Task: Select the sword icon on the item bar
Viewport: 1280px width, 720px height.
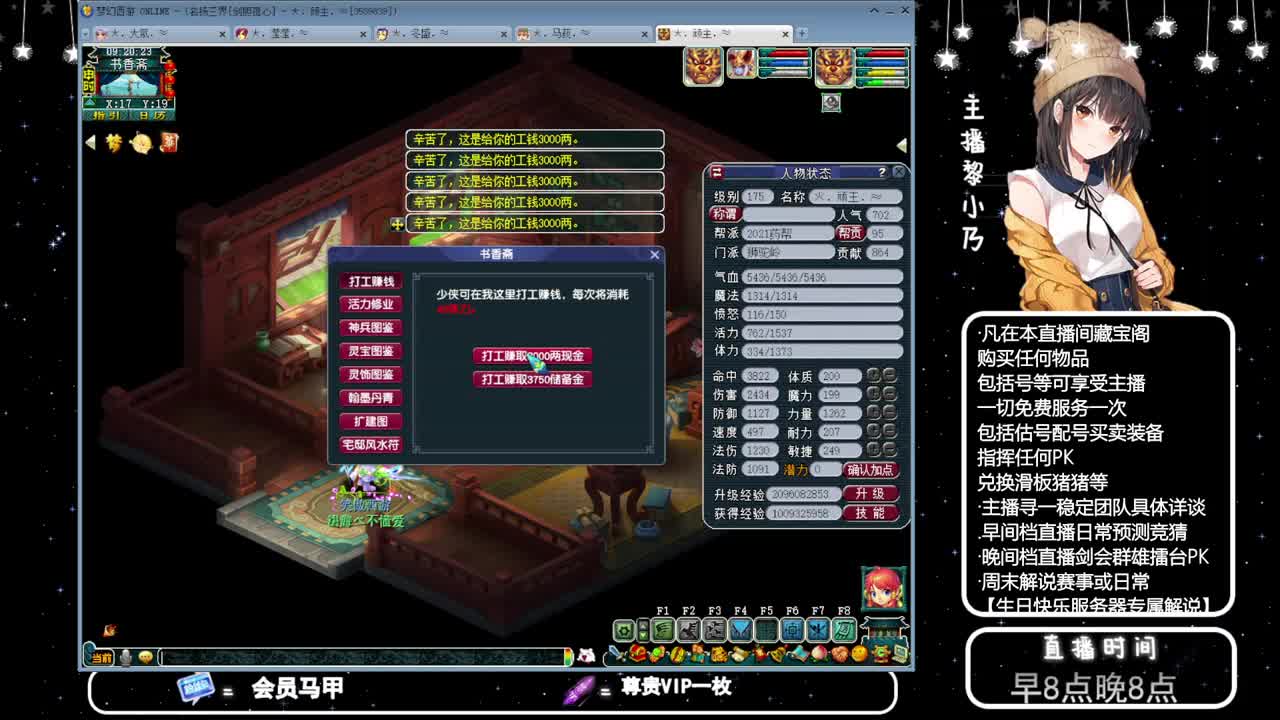Action: pyautogui.click(x=616, y=655)
